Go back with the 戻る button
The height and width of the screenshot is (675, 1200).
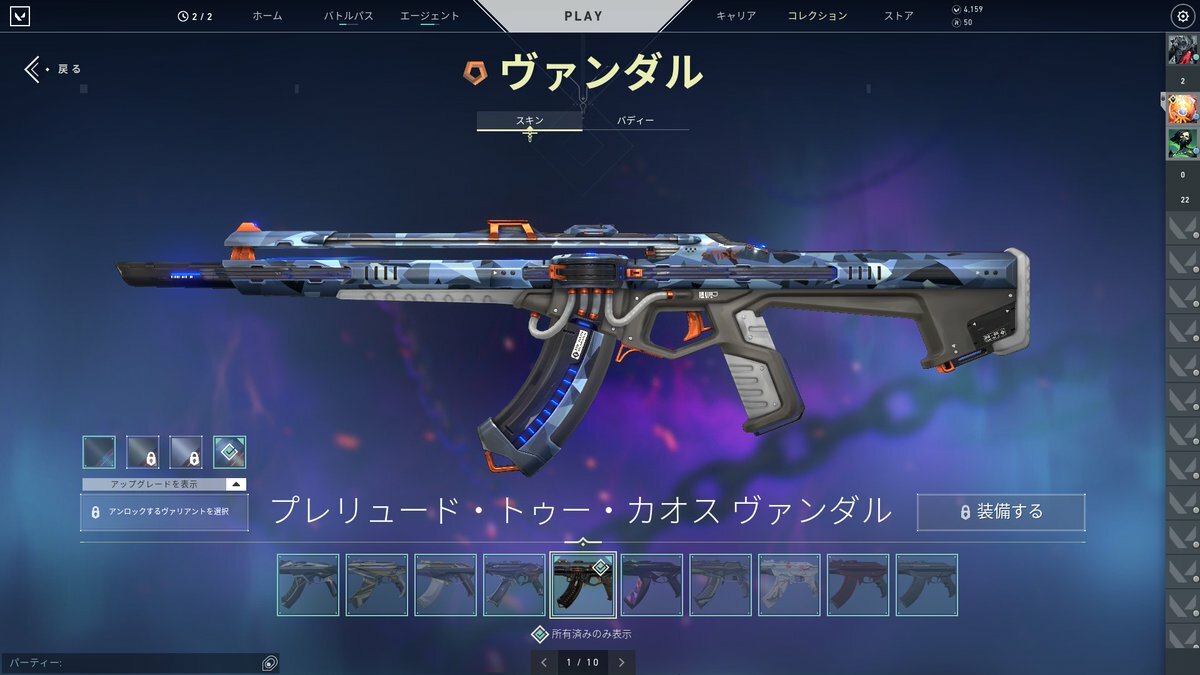coord(54,69)
